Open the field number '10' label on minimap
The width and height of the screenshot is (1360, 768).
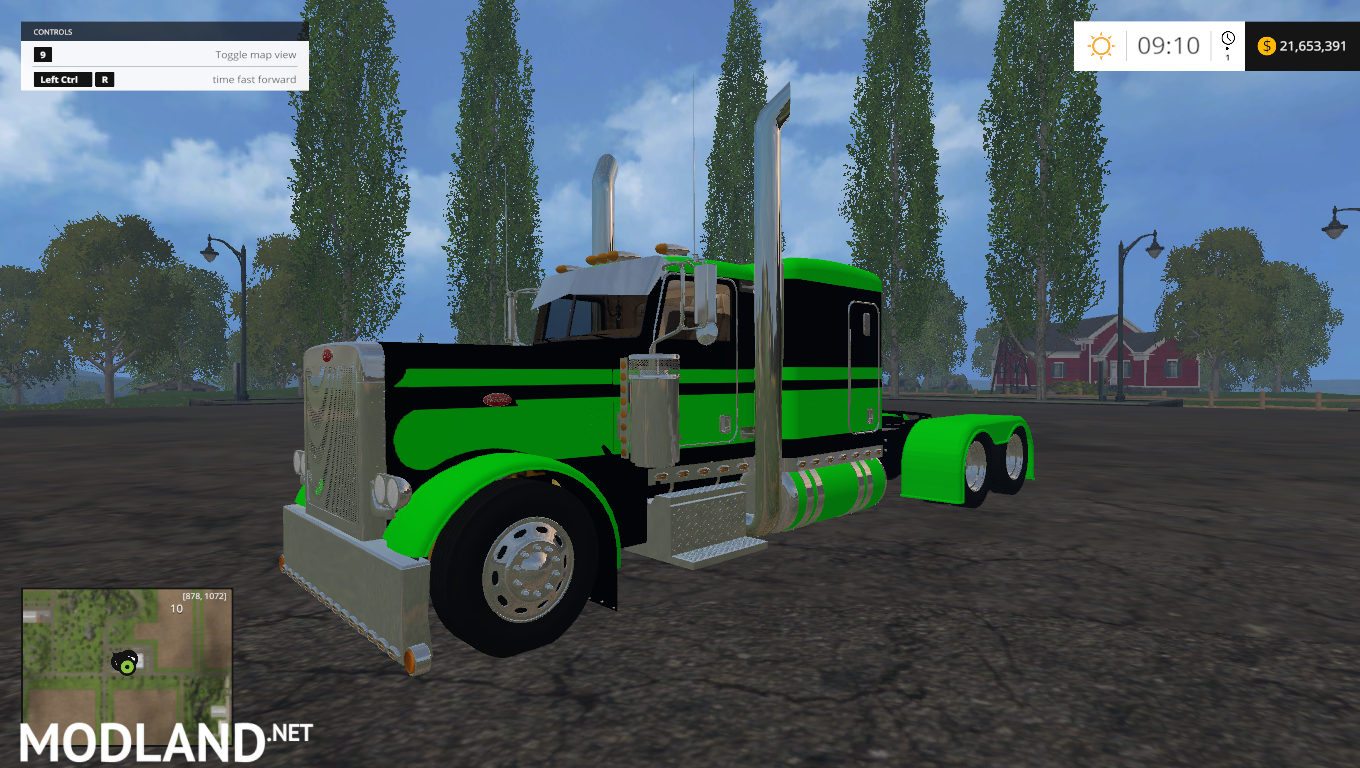[x=176, y=609]
